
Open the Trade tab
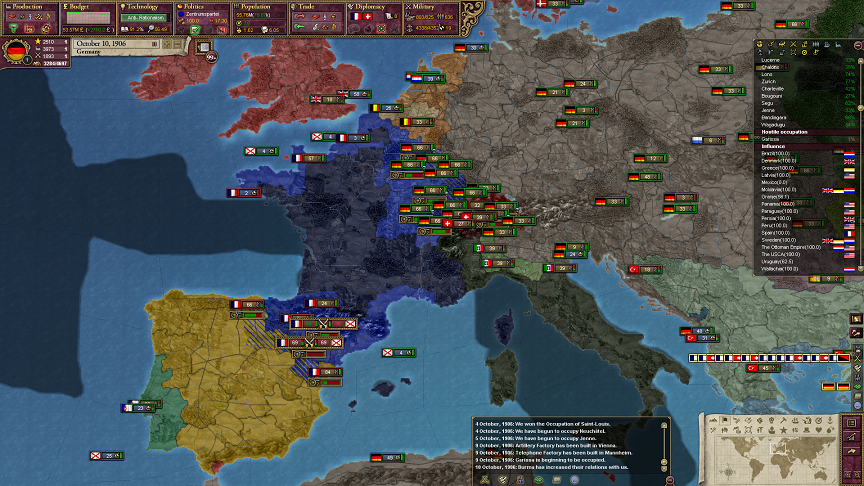(316, 6)
